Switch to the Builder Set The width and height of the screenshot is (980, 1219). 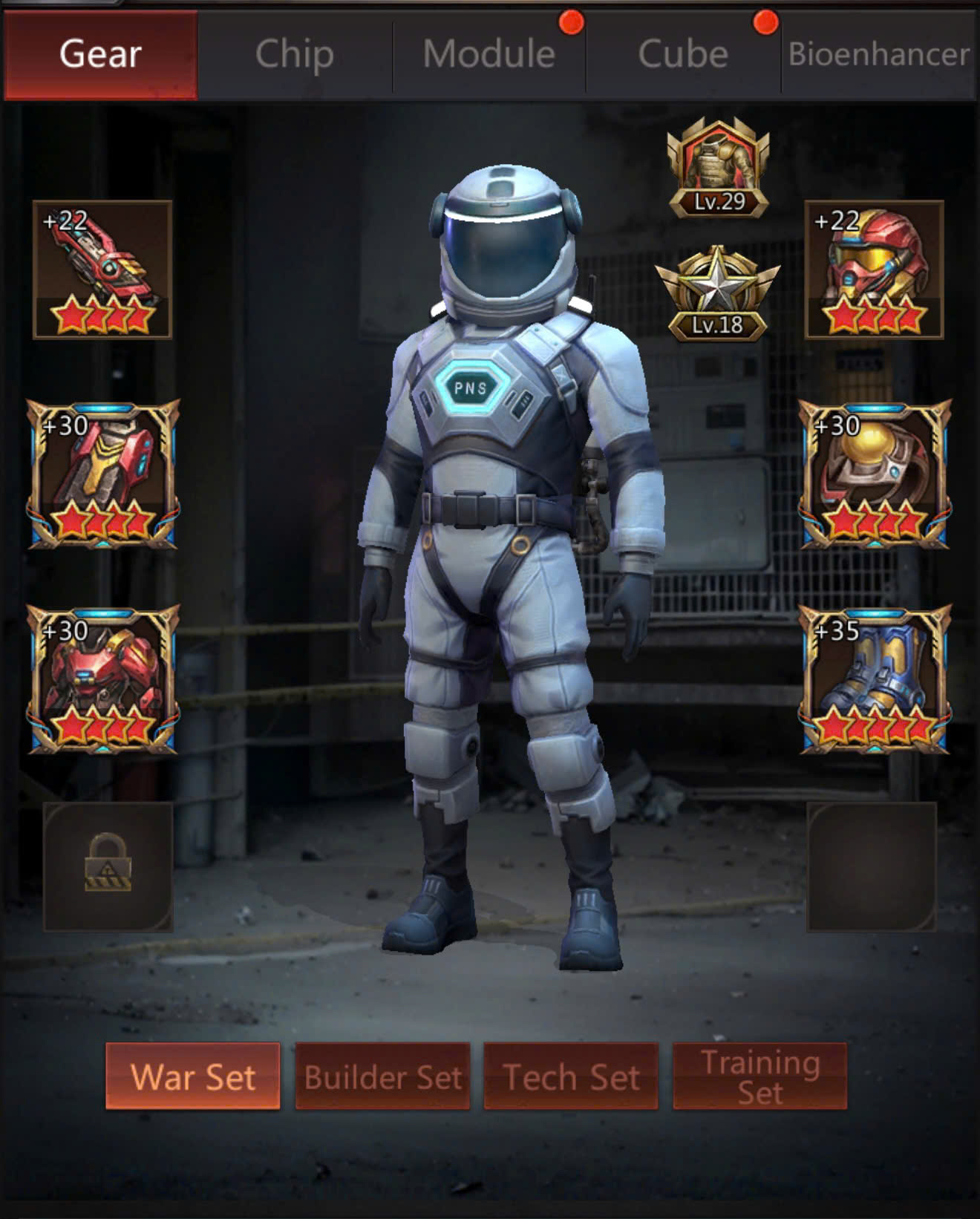382,1076
